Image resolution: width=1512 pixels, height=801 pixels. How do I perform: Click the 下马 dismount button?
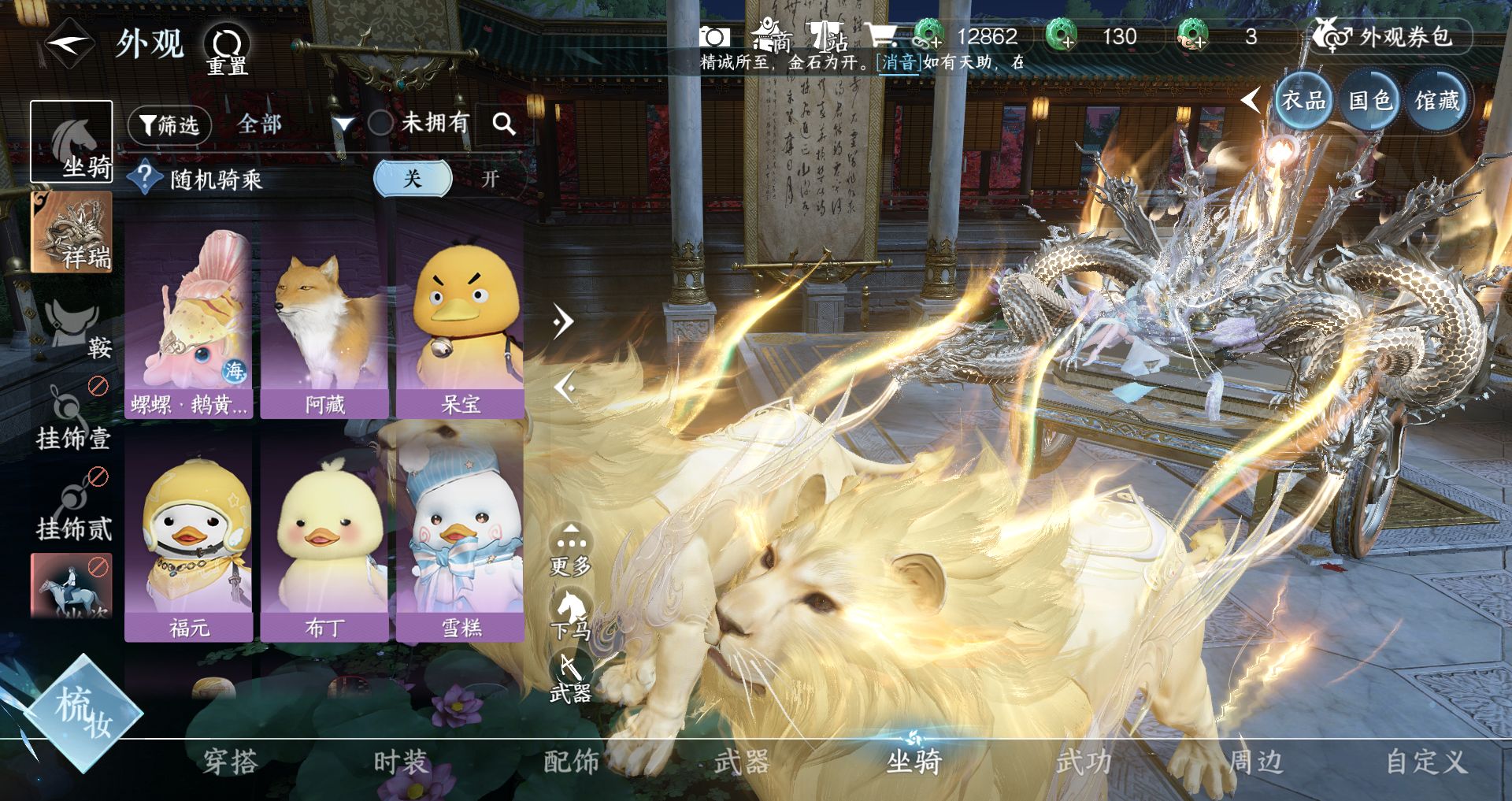point(571,614)
